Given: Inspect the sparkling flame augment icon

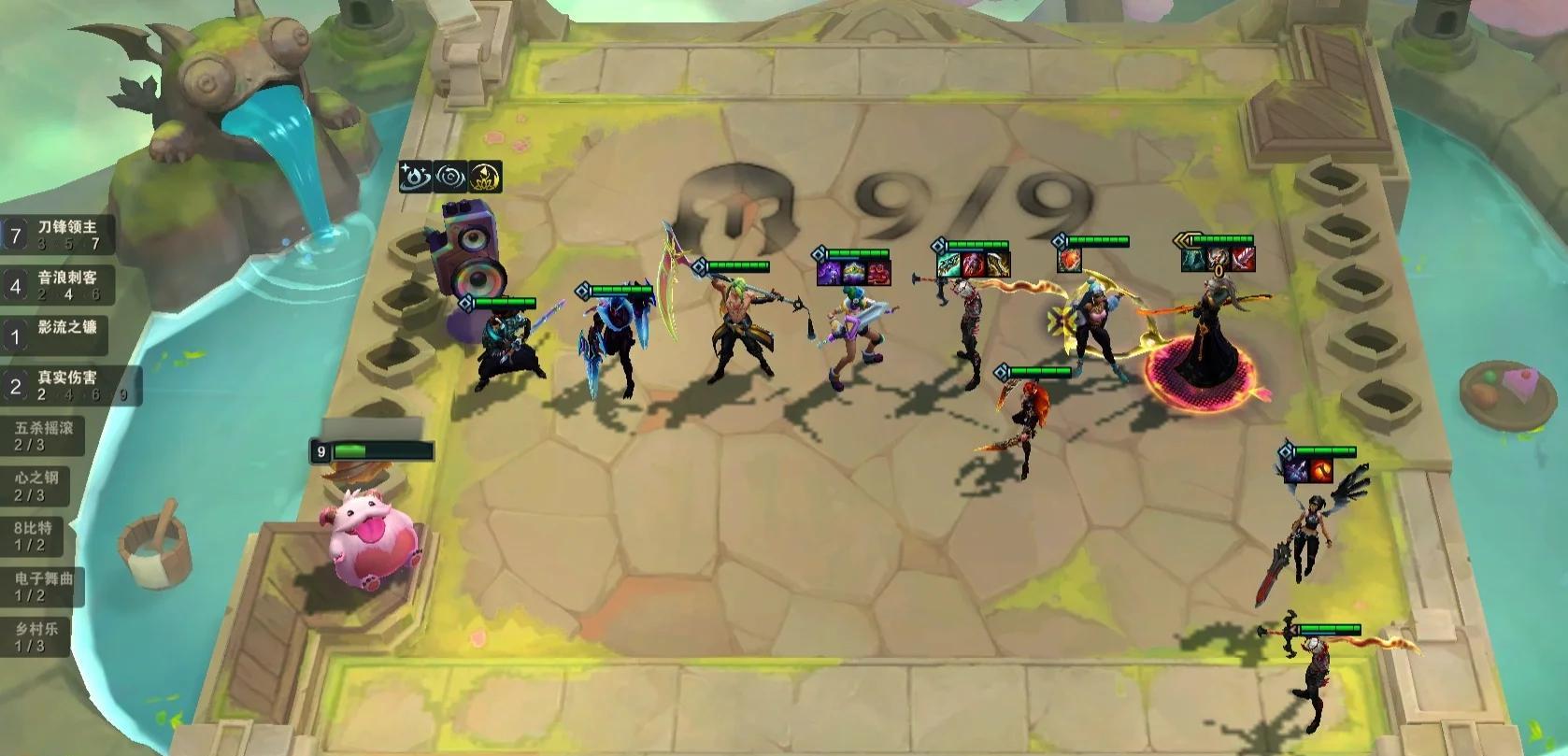Looking at the screenshot, I should coord(415,176).
